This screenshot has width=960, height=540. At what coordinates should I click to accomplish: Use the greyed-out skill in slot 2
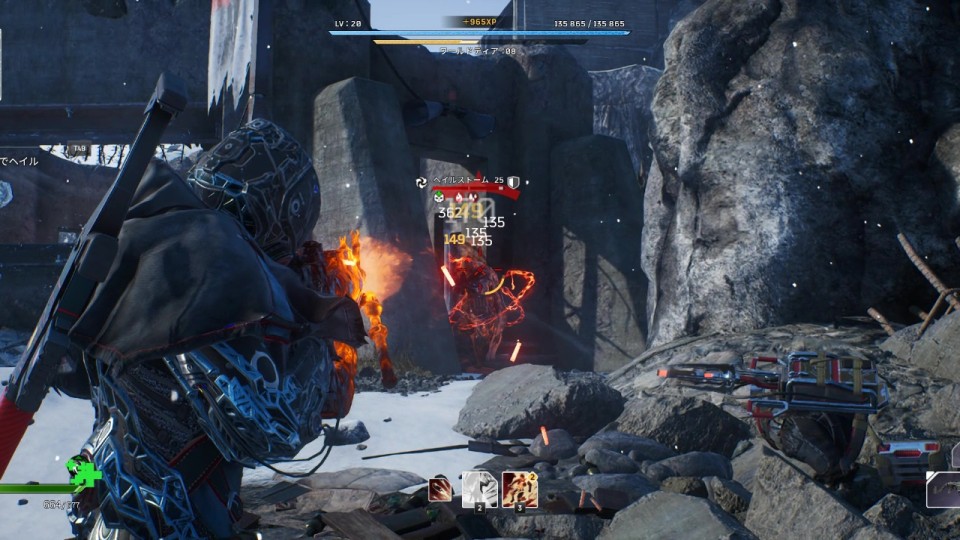point(478,489)
